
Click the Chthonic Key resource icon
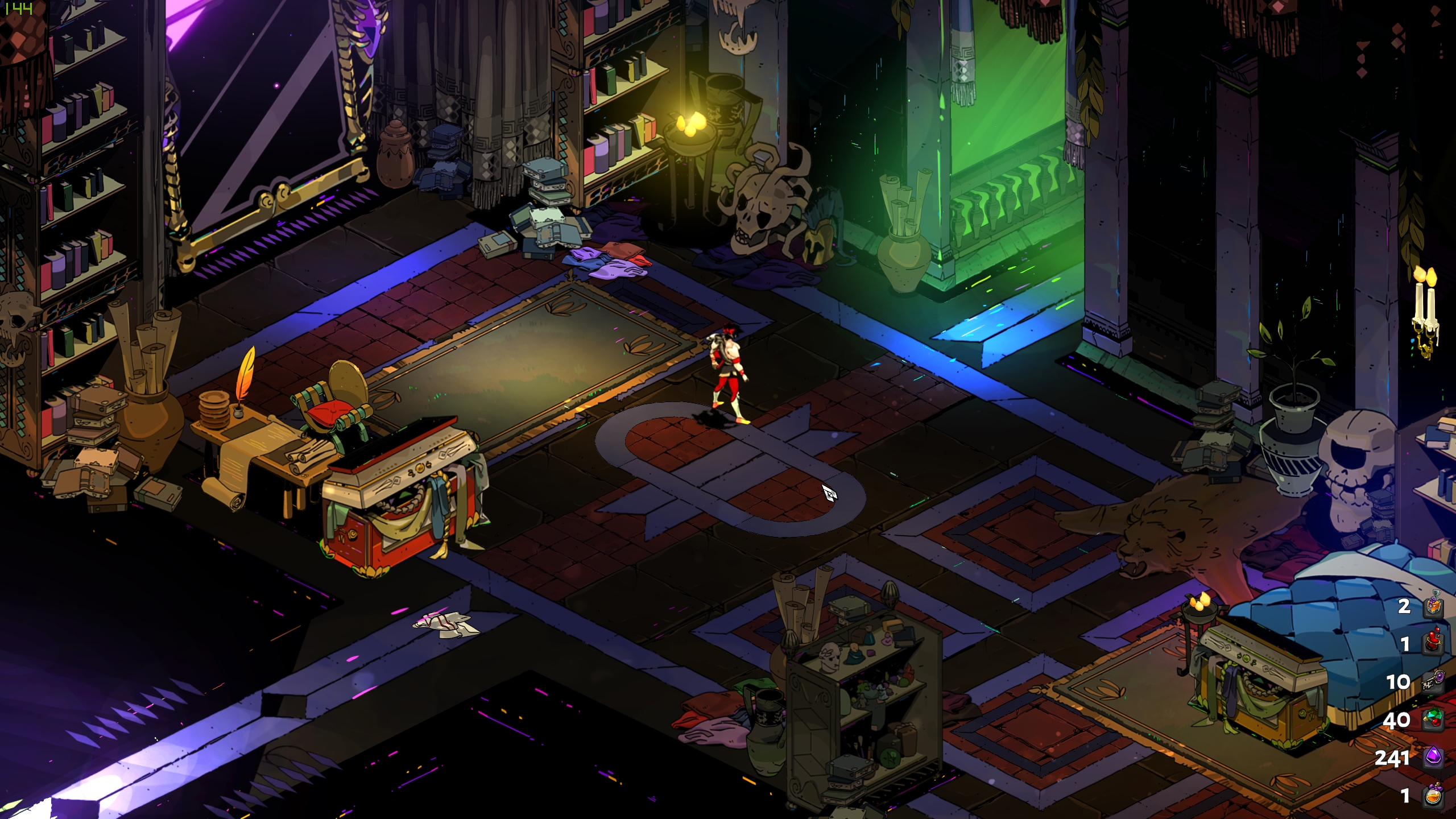click(x=1433, y=681)
